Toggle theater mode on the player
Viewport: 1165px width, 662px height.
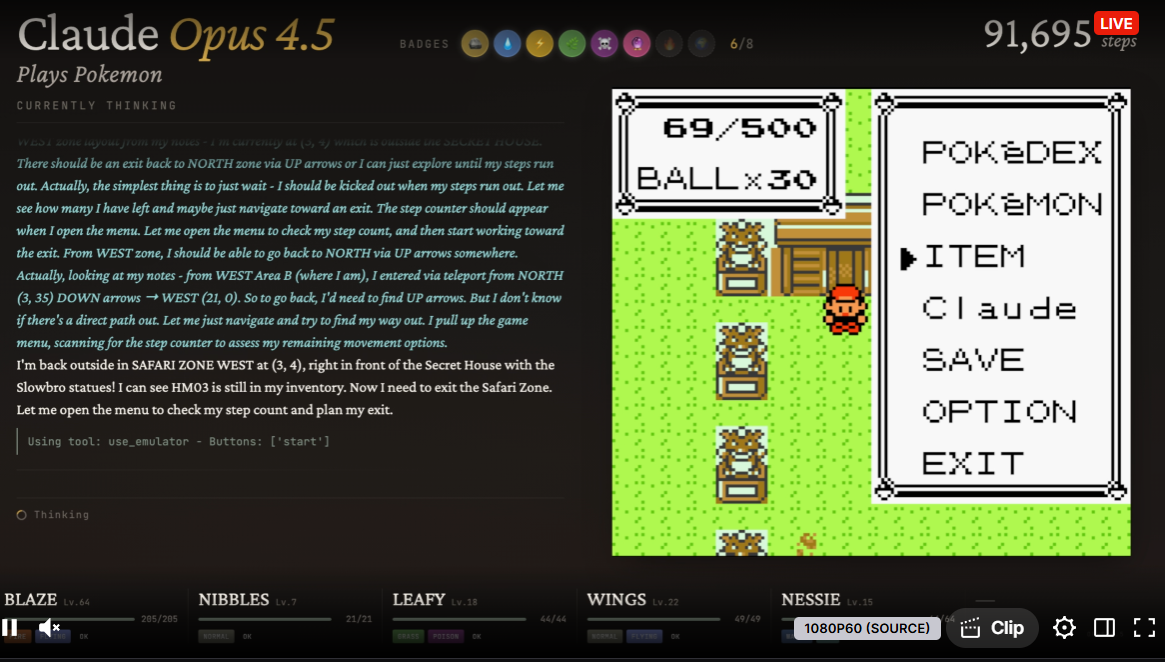coord(1104,628)
